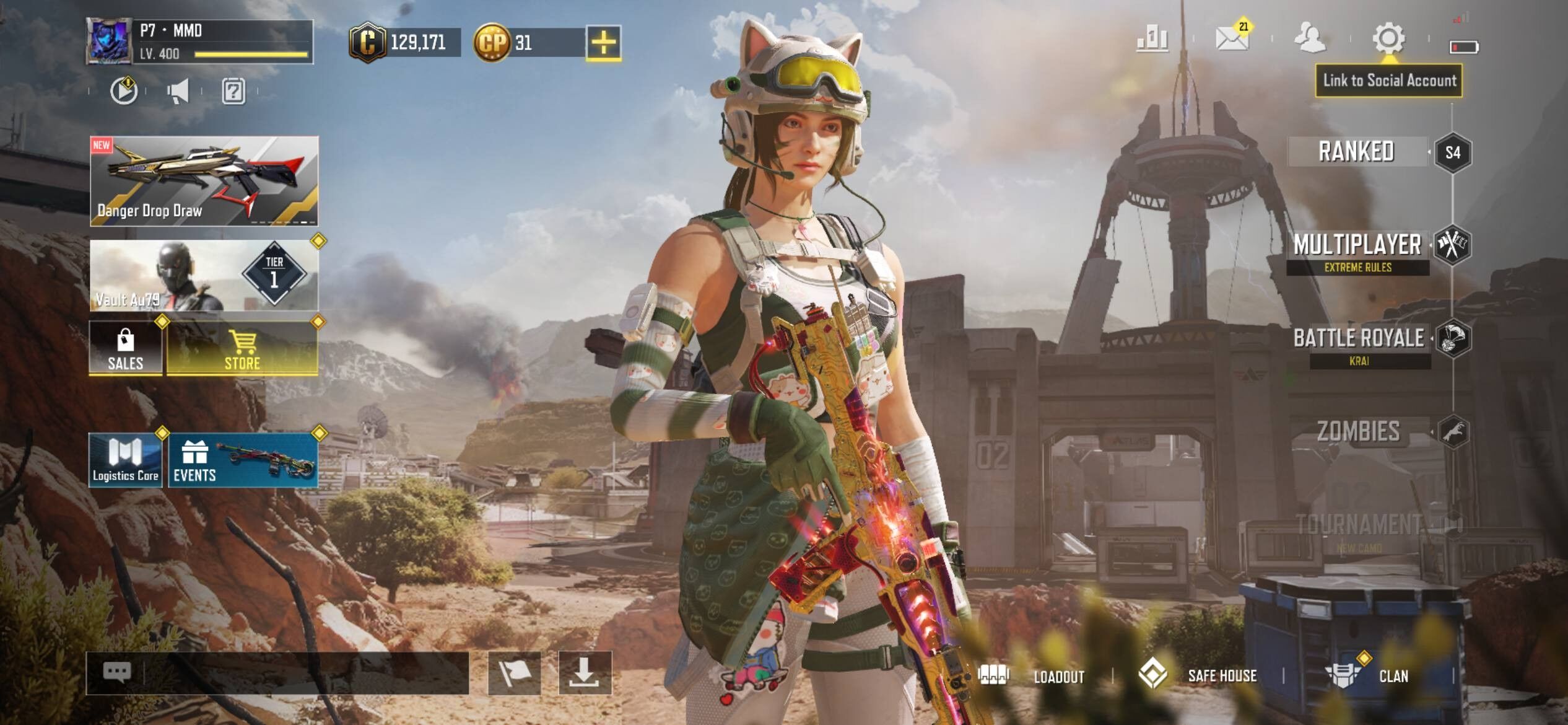Choose the Multiplayer mode

point(1357,246)
